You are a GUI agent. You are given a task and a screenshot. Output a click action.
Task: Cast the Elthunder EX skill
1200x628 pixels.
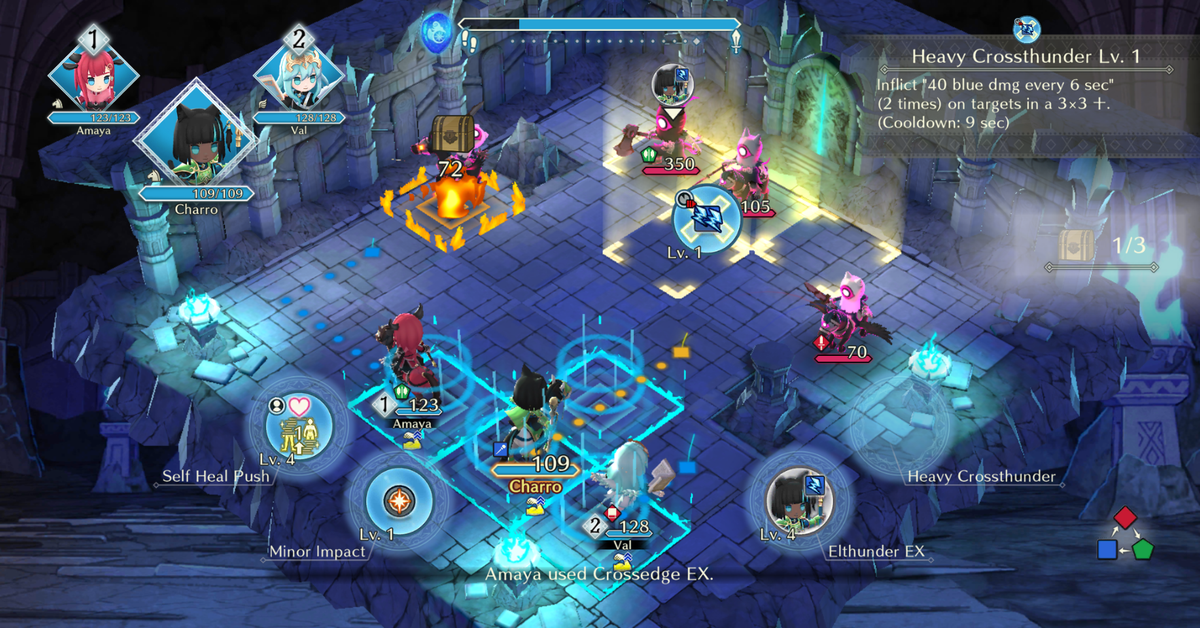pyautogui.click(x=799, y=499)
